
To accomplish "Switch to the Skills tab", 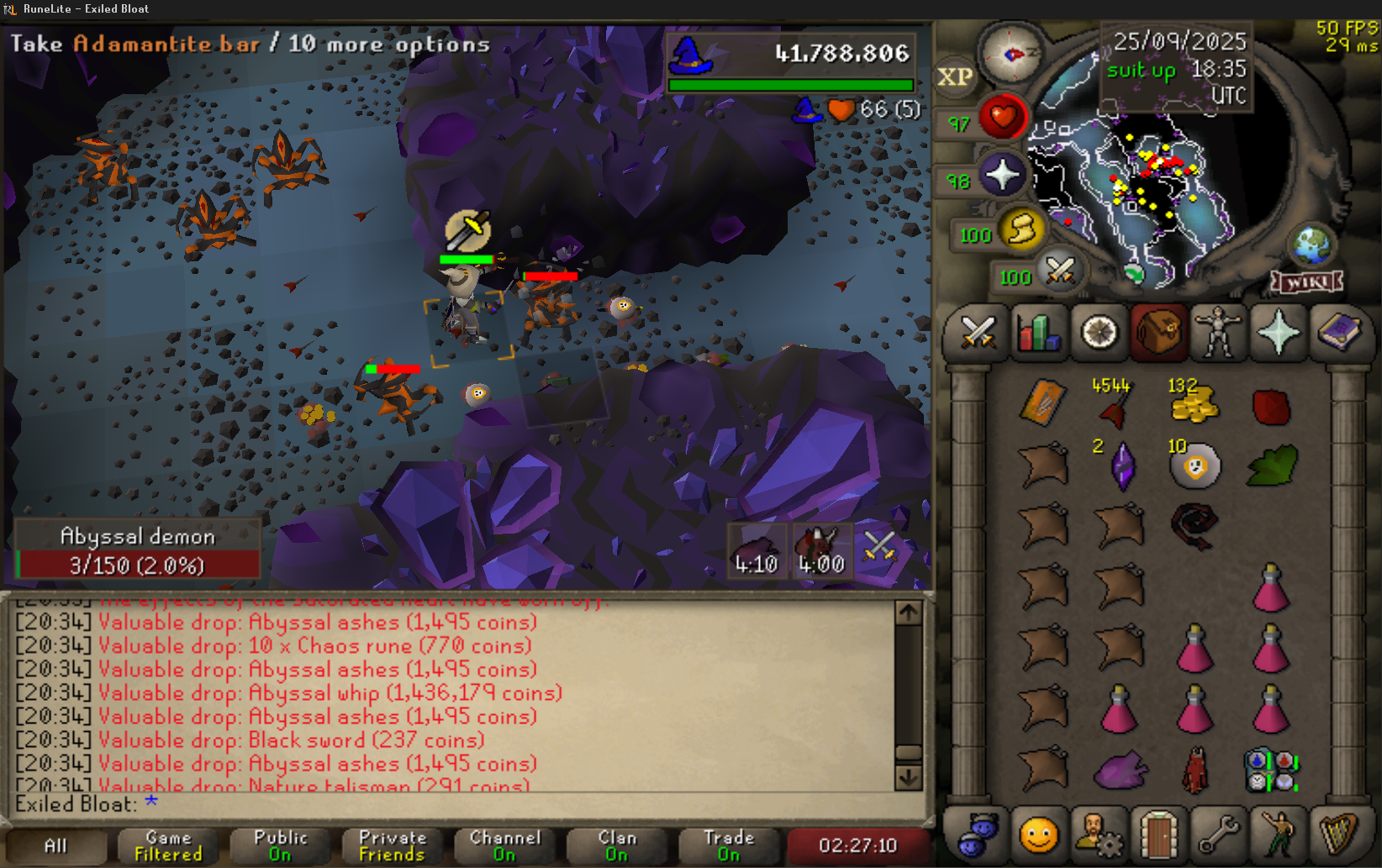I will click(x=1038, y=333).
